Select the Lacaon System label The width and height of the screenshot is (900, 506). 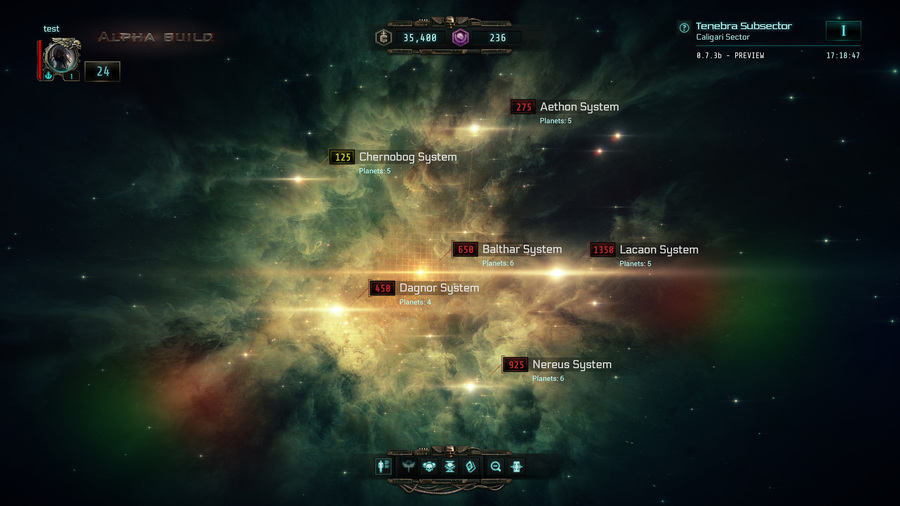(658, 249)
